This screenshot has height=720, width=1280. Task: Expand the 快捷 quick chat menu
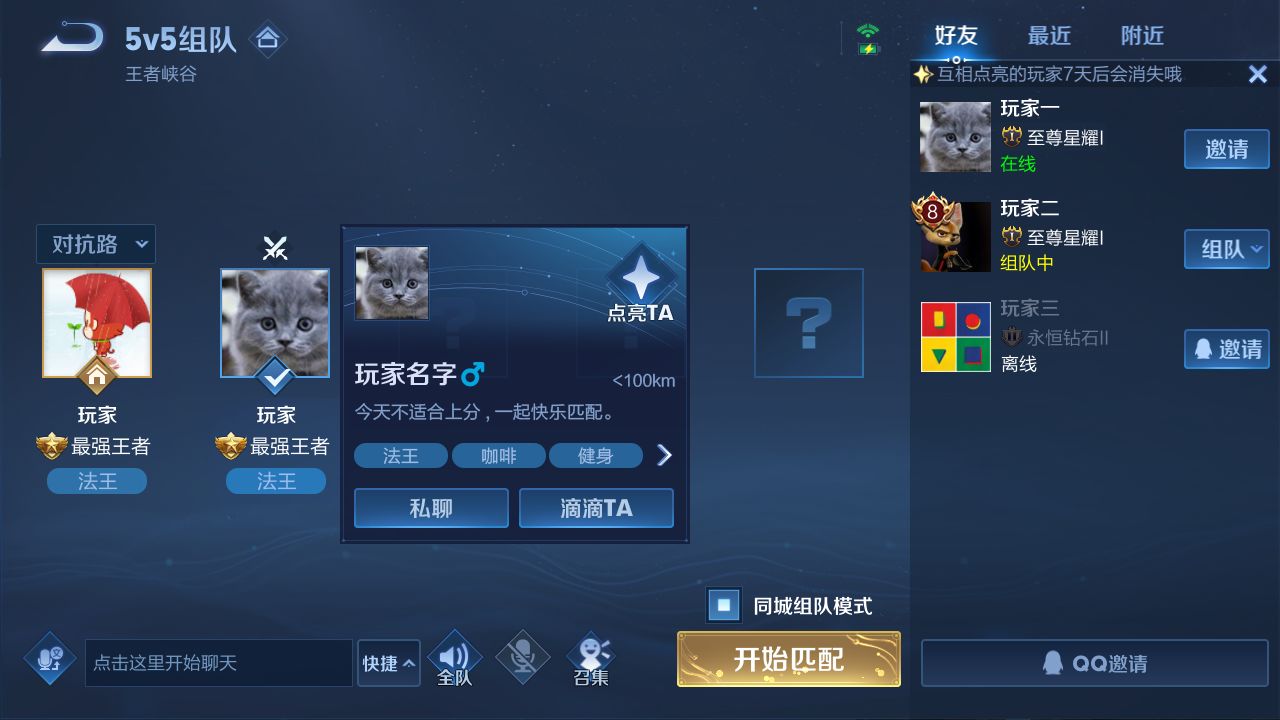388,663
